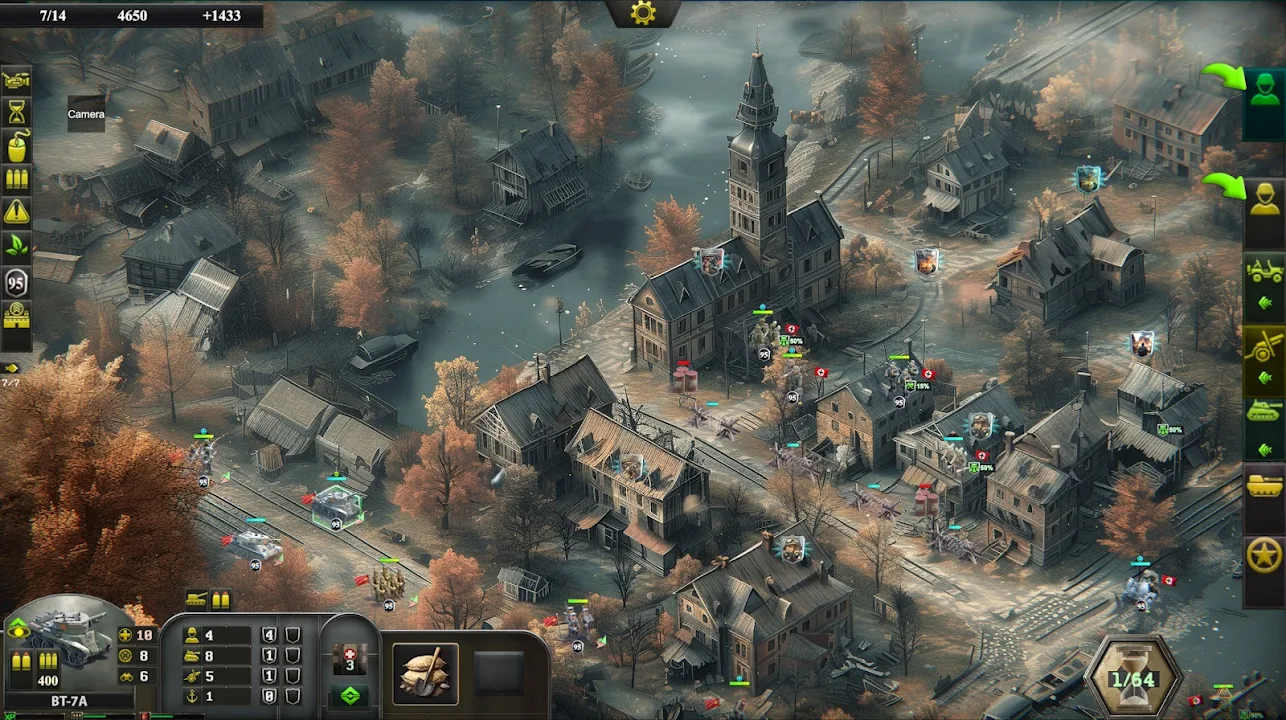Select the green soldier reinforcement button
This screenshot has height=720, width=1286.
pyautogui.click(x=1263, y=92)
